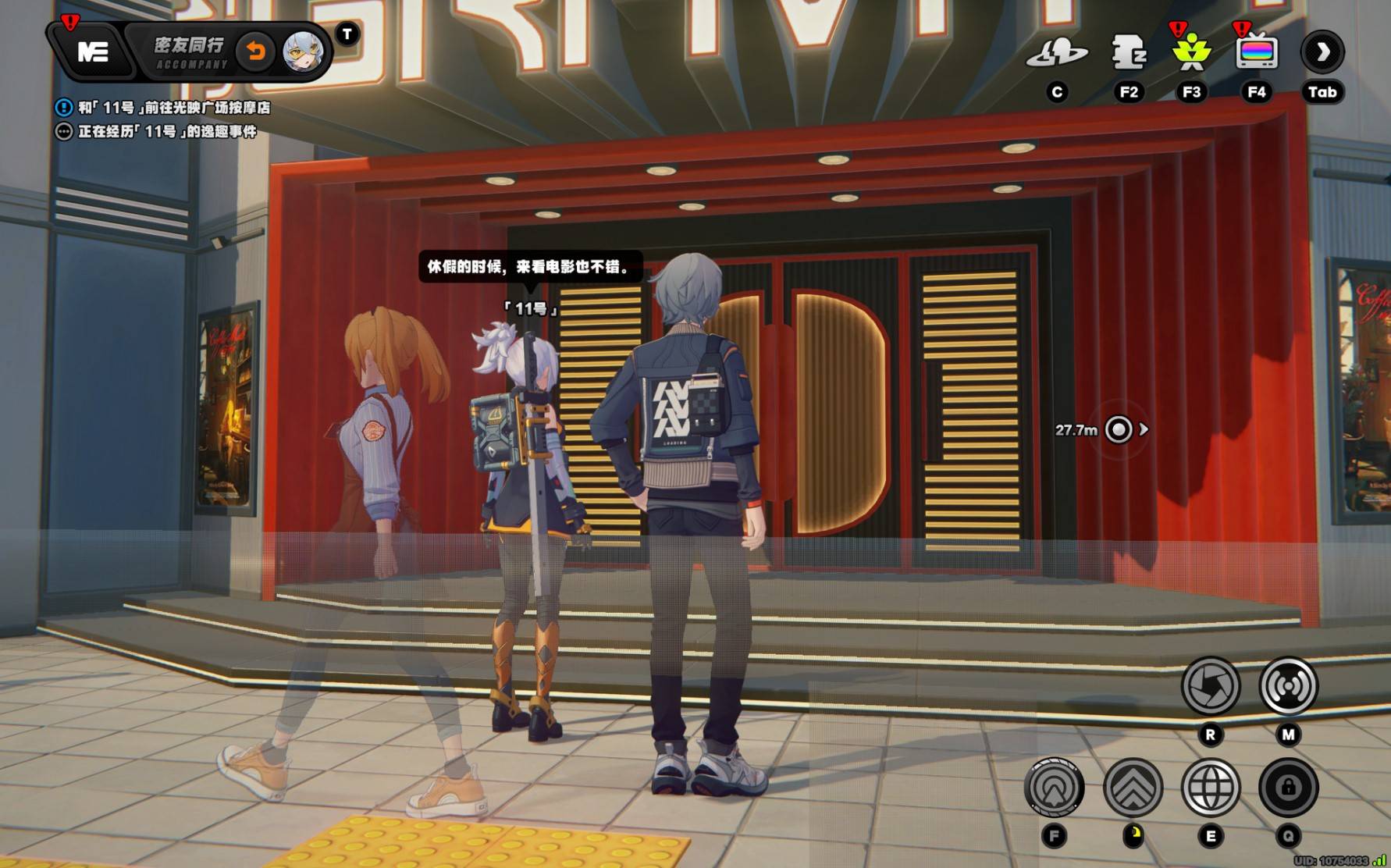
Task: Click the padlock icon button
Action: pyautogui.click(x=1288, y=788)
